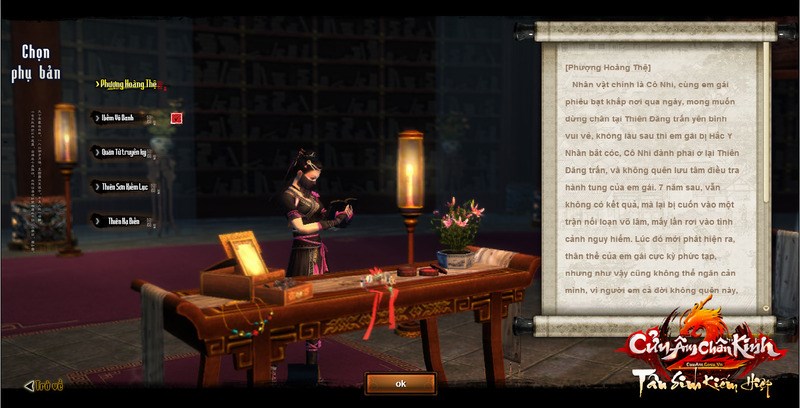Click the red check mark beside Kiếm Vô Danh
Image resolution: width=800 pixels, height=408 pixels.
(176, 118)
